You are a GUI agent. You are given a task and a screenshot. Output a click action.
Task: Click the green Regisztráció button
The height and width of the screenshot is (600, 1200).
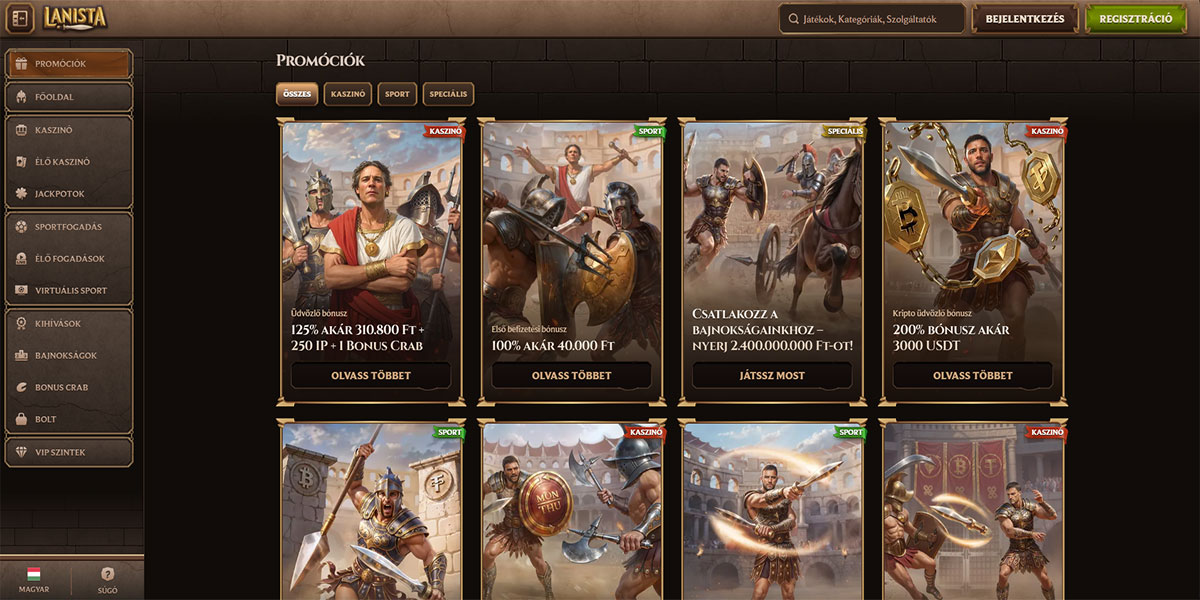click(1135, 18)
